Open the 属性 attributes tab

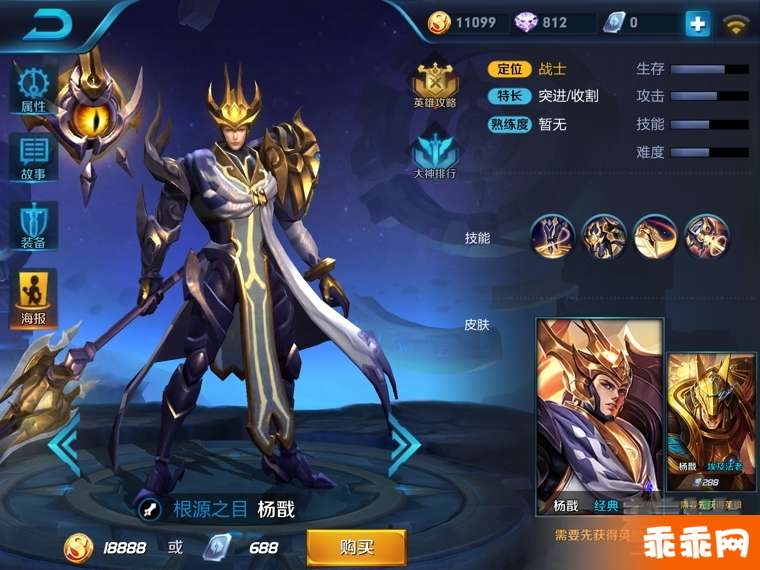(x=33, y=90)
